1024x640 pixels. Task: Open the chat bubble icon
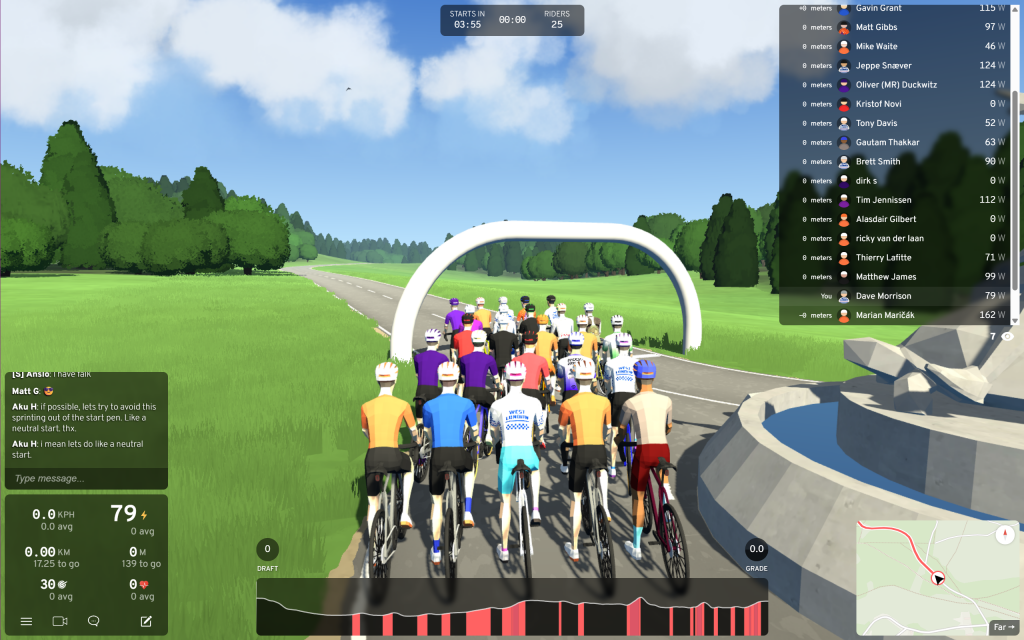pos(94,621)
